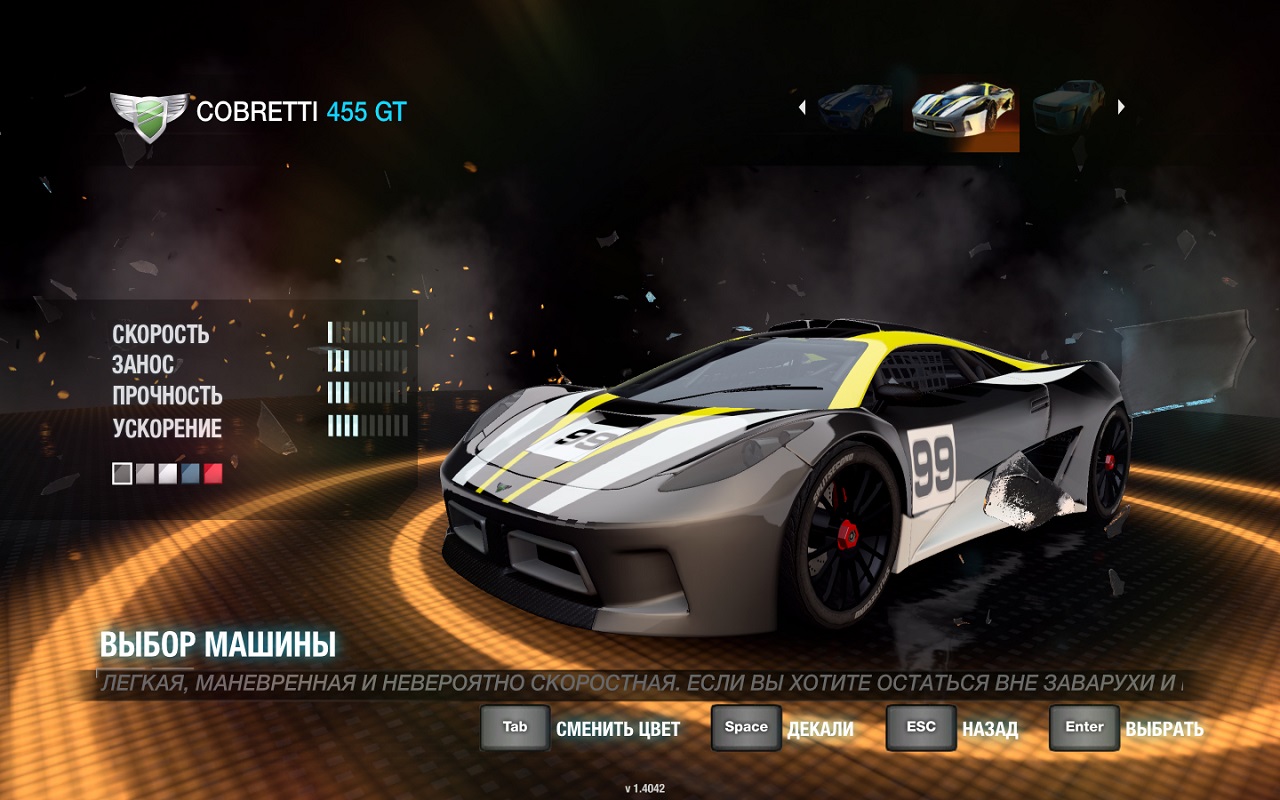Choose the light grey paint swatch
The height and width of the screenshot is (800, 1280).
pyautogui.click(x=145, y=474)
